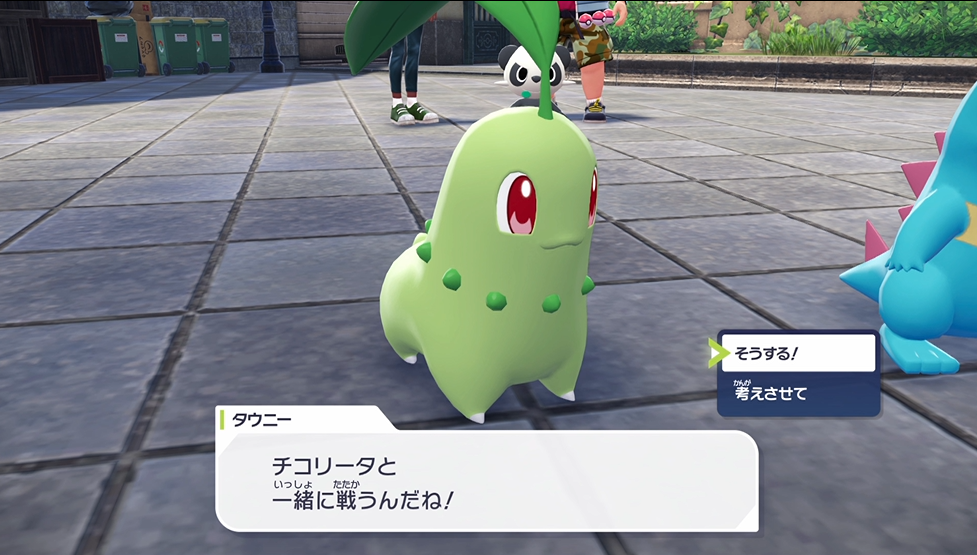Select the 考えさせて dialogue choice
The image size is (977, 555).
point(797,393)
